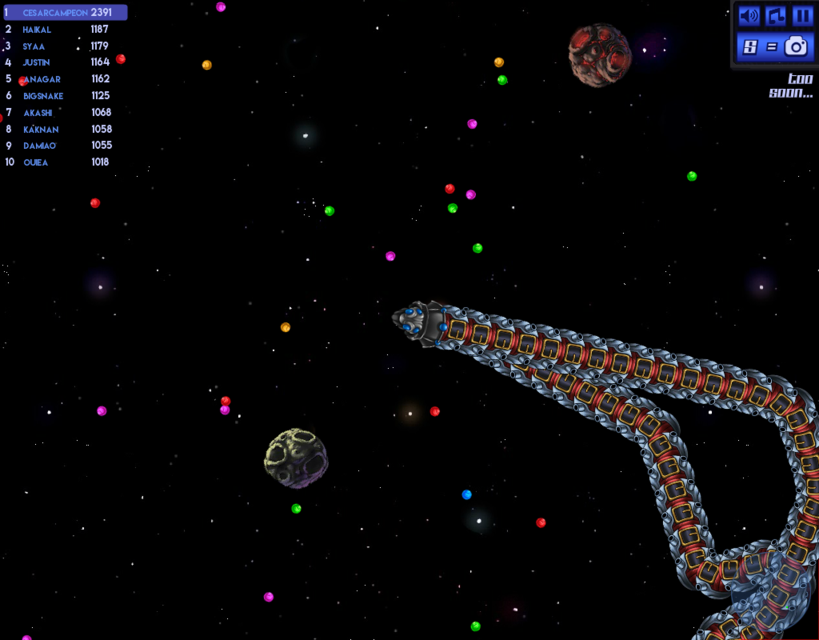
Task: Mute the sound effects speaker button
Action: point(749,16)
